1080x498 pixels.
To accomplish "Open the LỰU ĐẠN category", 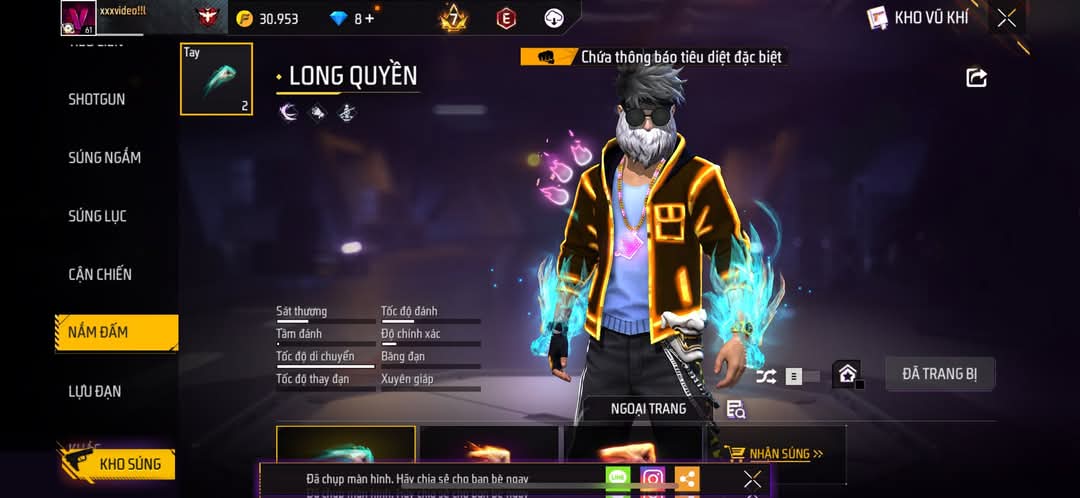I will tap(95, 391).
